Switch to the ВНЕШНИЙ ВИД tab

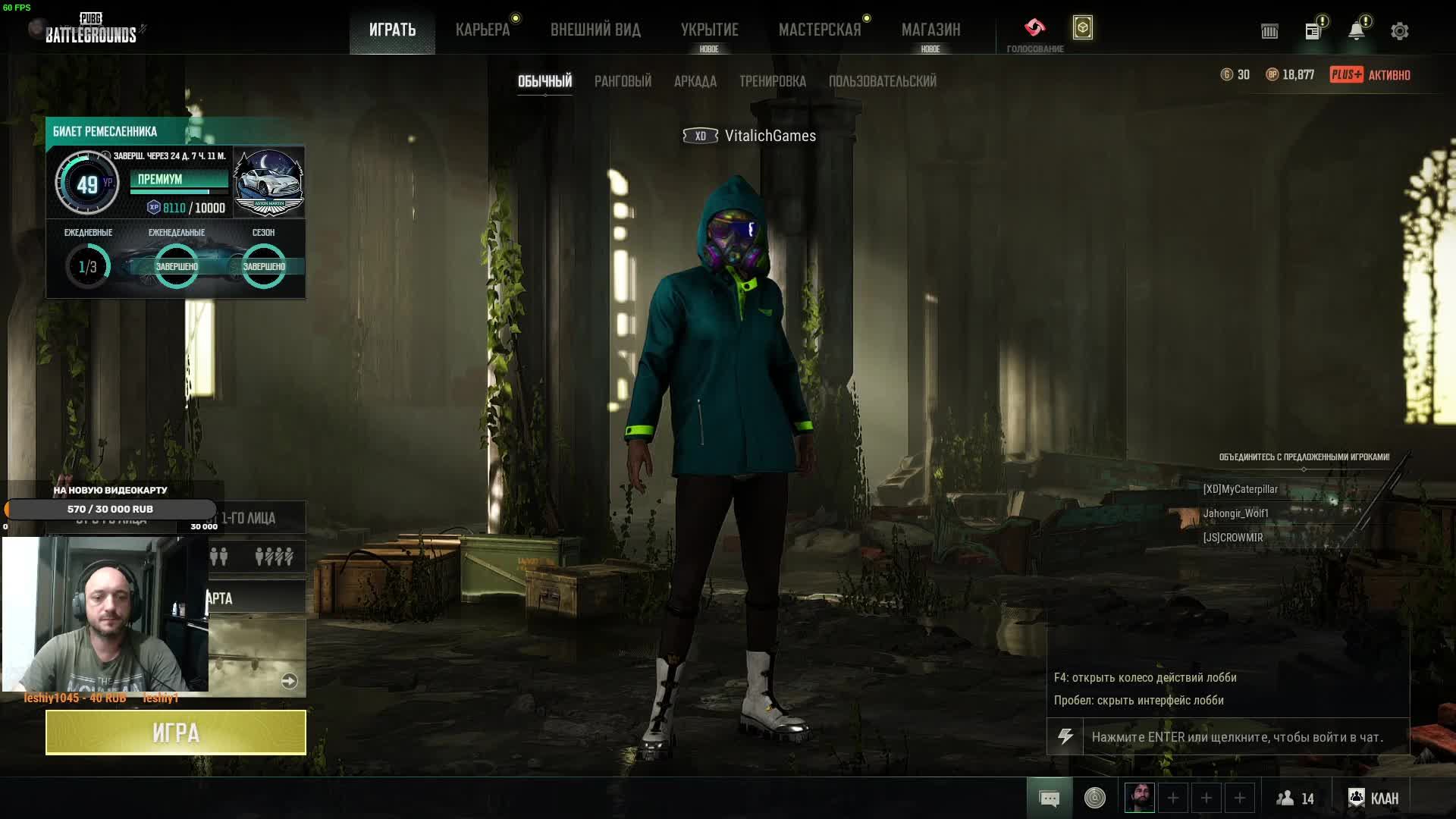point(595,30)
